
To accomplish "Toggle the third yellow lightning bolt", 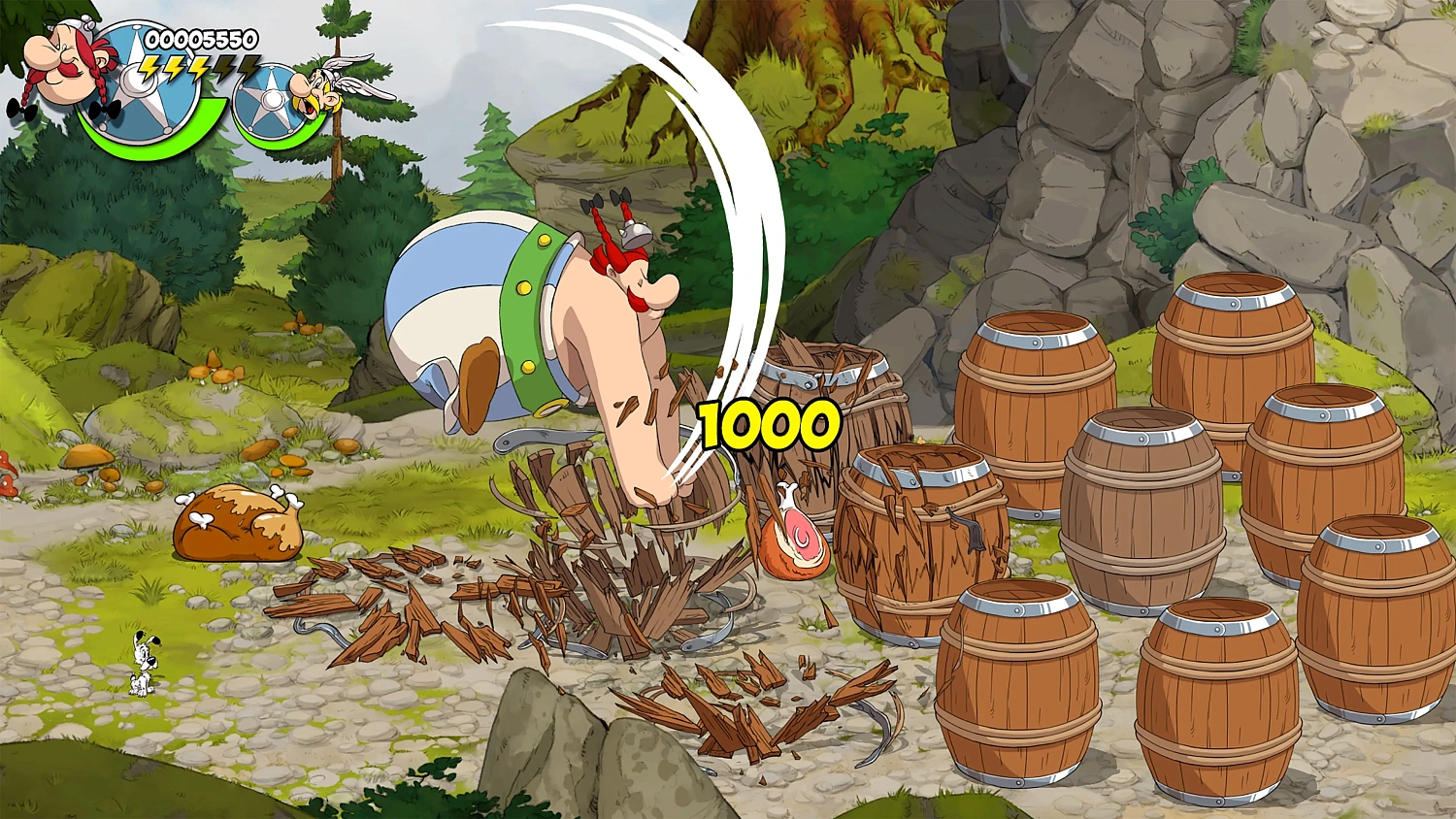I will coord(198,68).
